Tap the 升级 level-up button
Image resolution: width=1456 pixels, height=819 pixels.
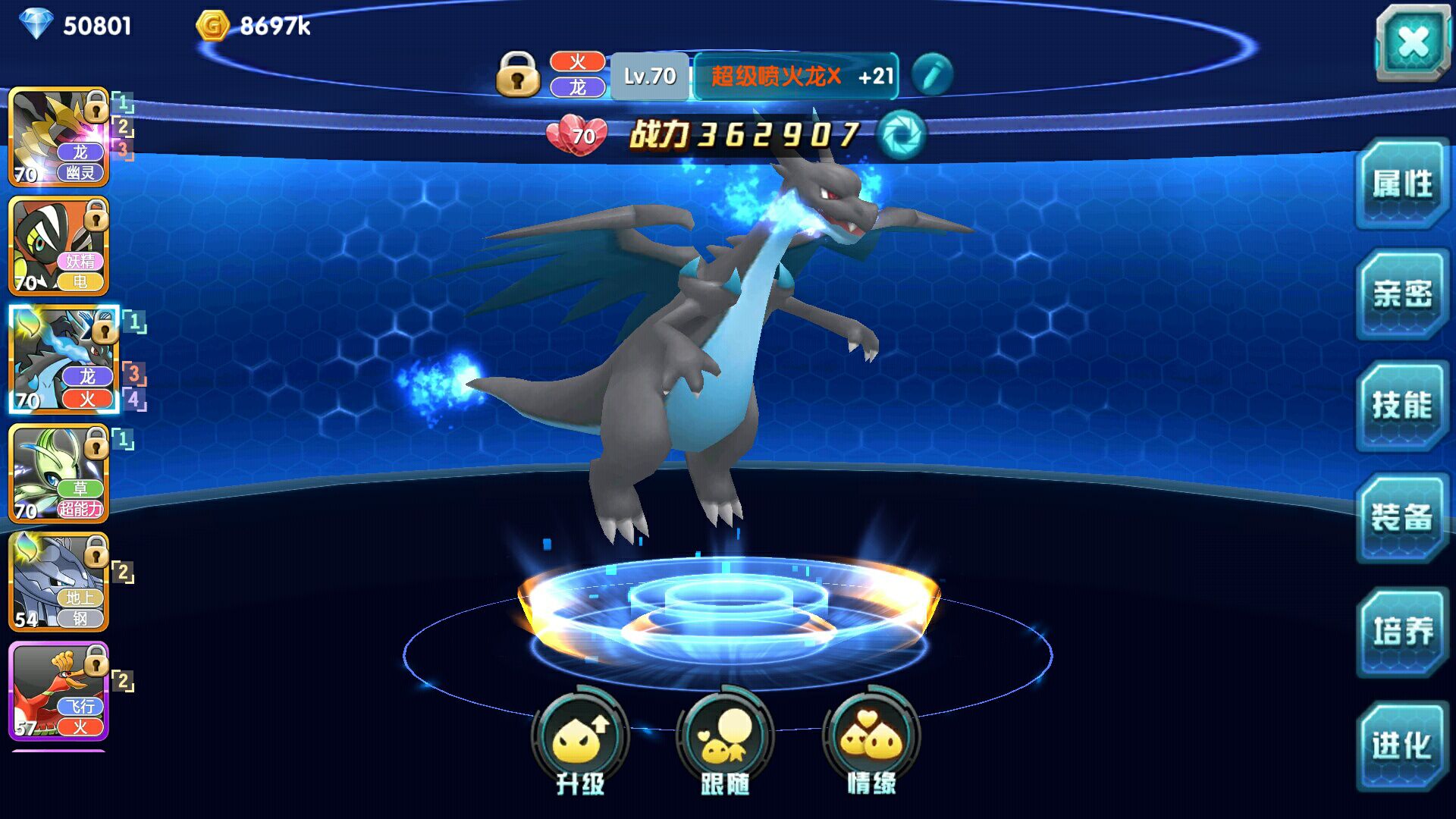(x=580, y=741)
